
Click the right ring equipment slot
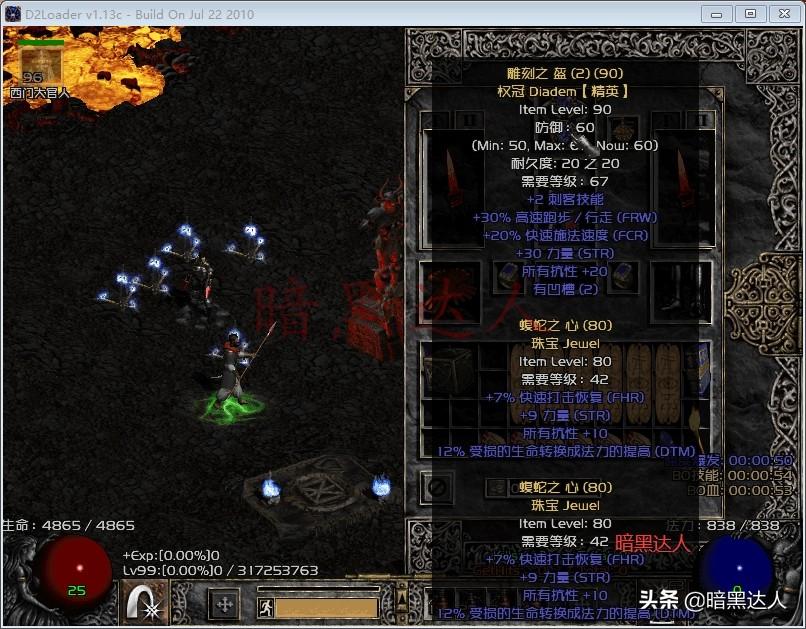click(622, 275)
